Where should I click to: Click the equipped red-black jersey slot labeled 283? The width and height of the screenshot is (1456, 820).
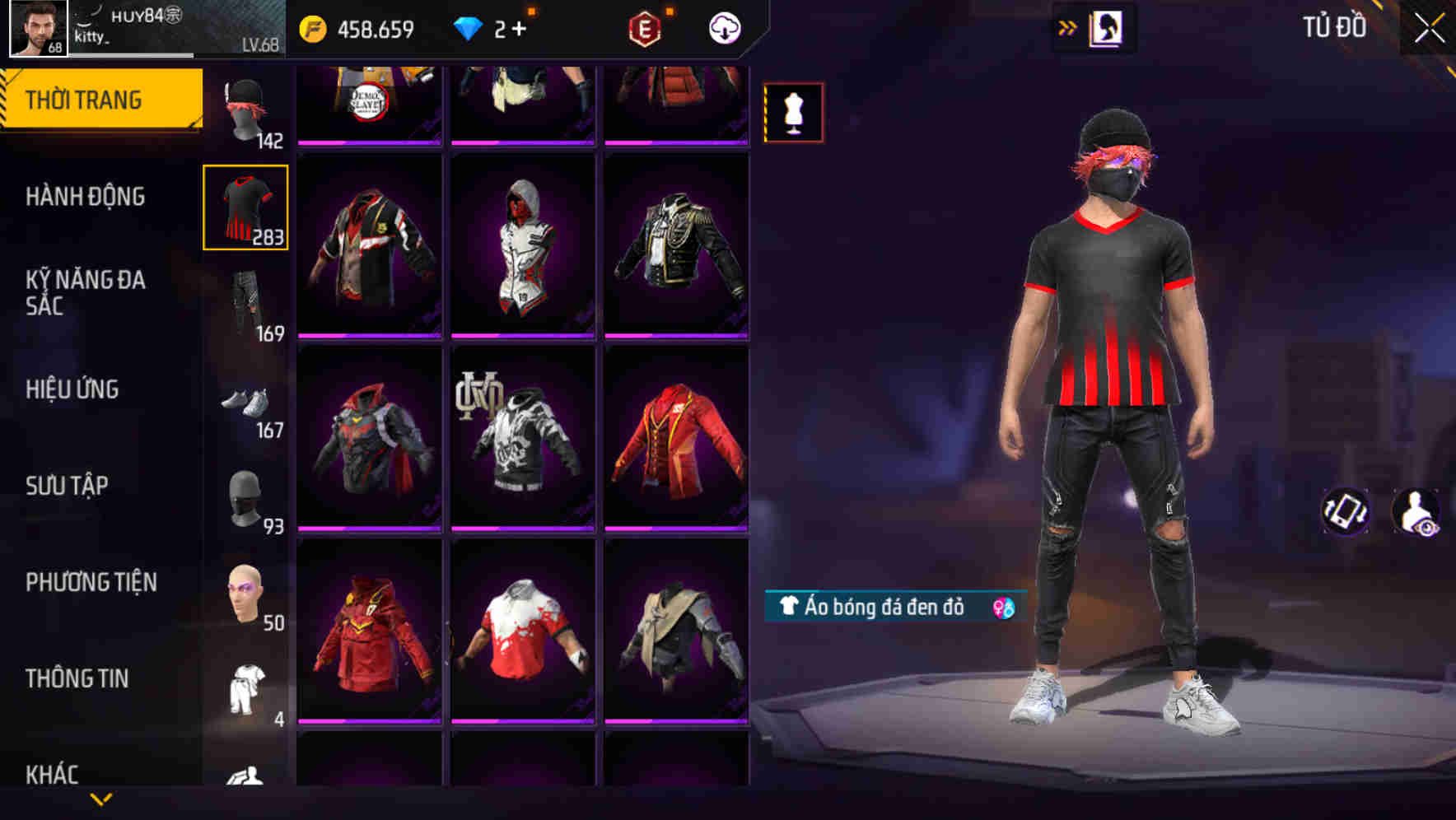245,207
